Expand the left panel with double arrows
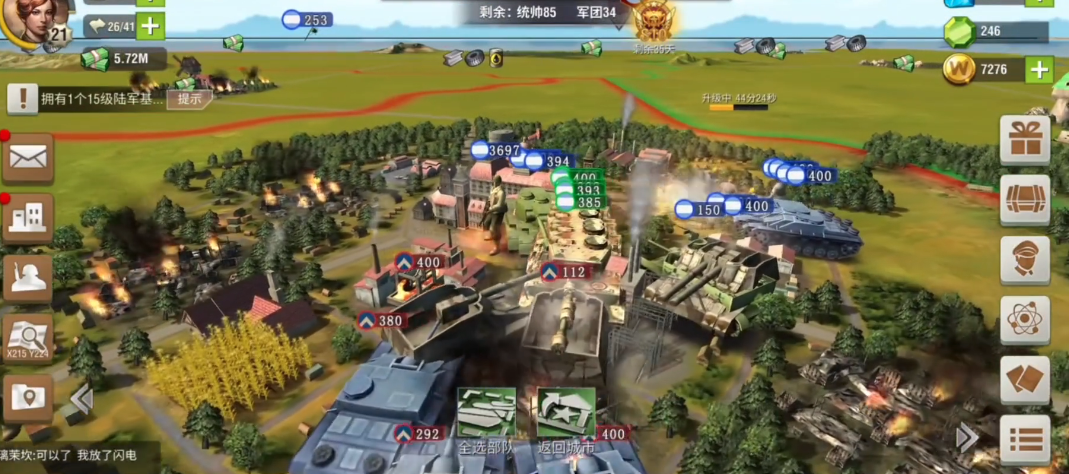The height and width of the screenshot is (474, 1069). point(81,400)
